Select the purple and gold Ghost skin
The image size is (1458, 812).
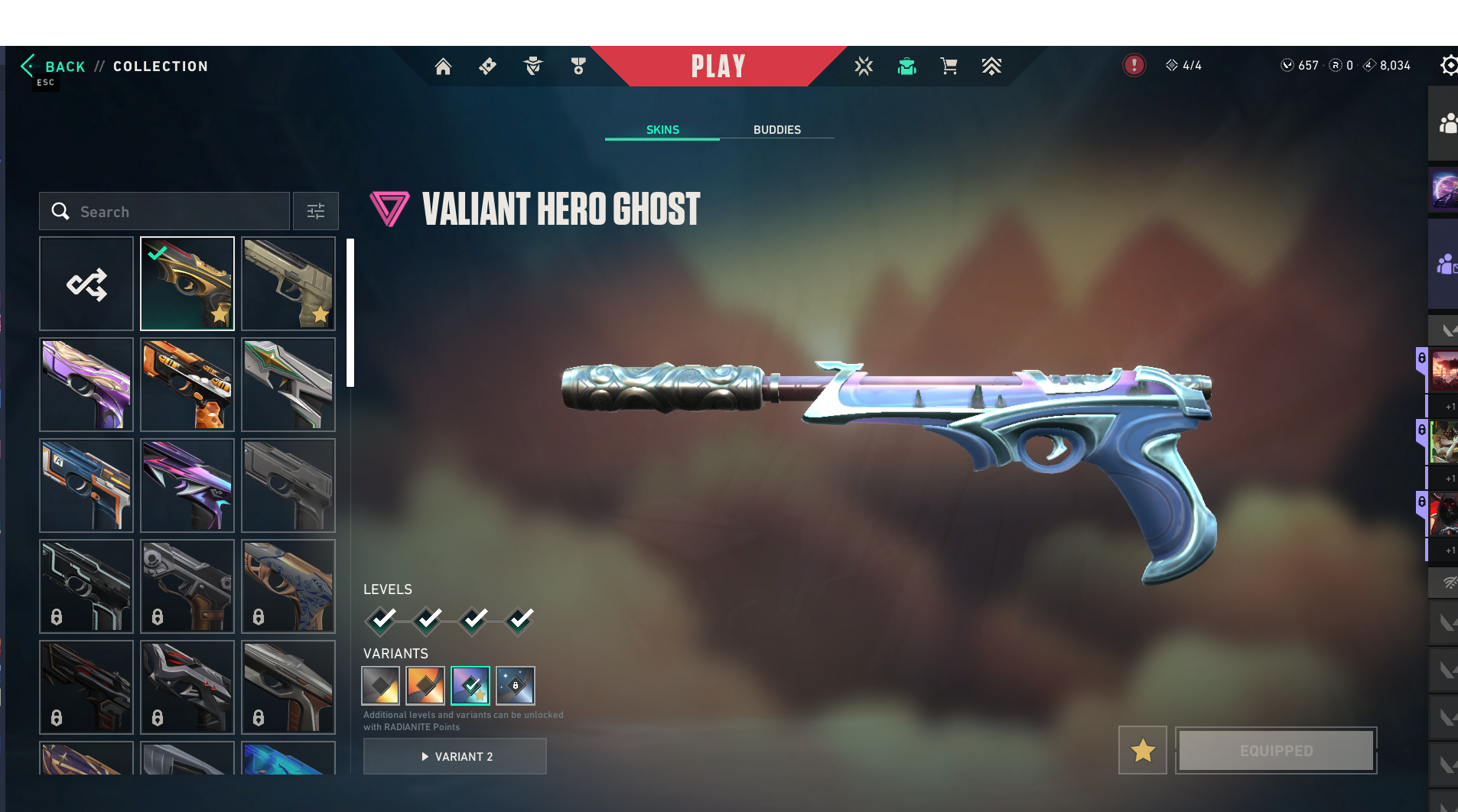pos(86,385)
